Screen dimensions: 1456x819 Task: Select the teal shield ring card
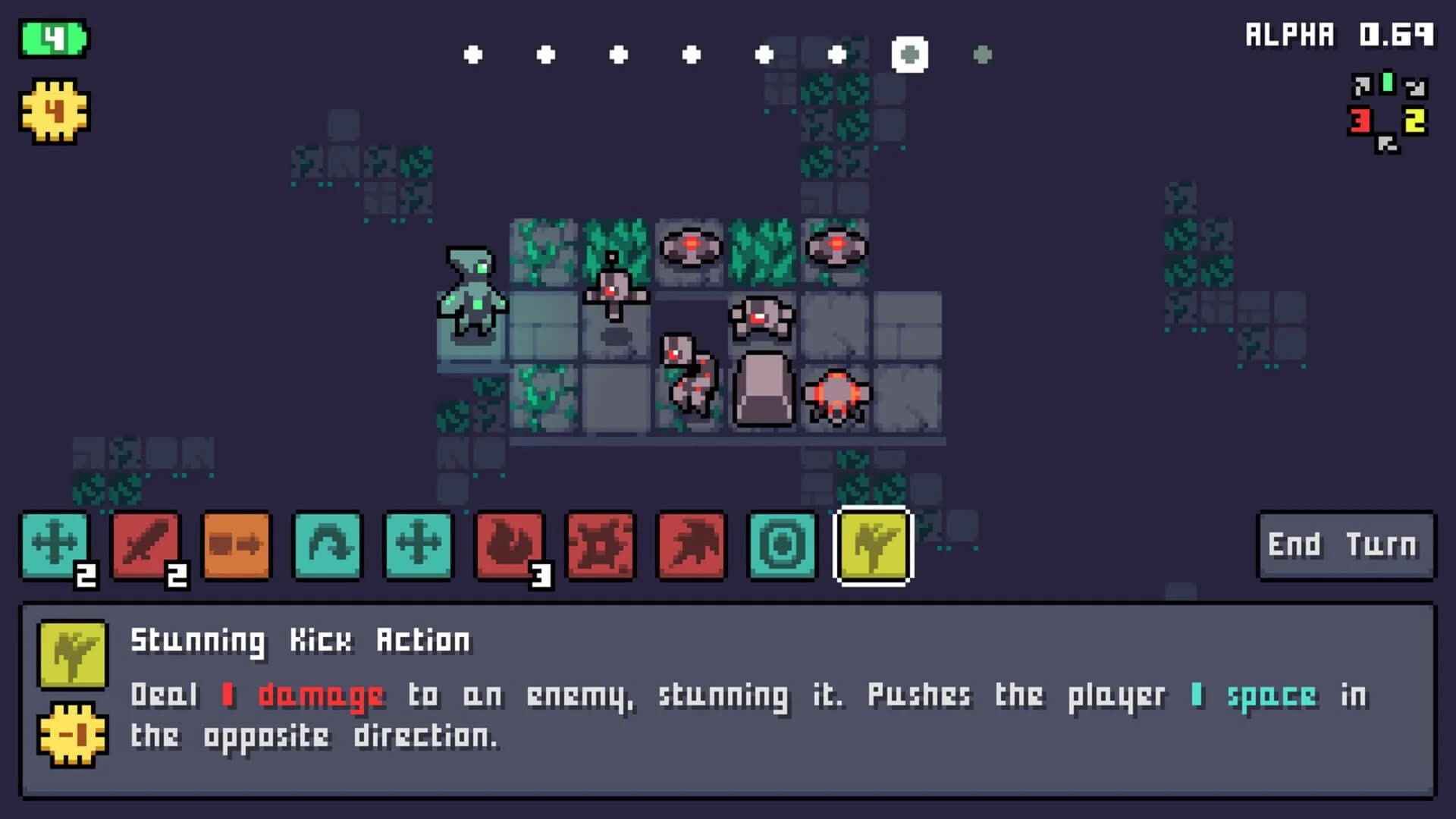click(x=783, y=544)
